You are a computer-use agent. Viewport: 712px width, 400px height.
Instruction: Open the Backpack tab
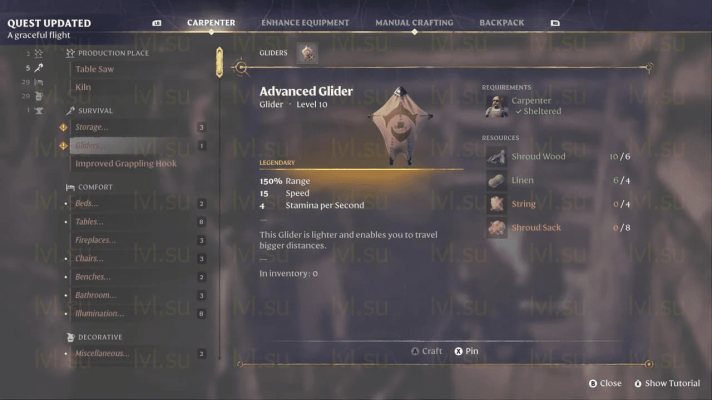coord(501,22)
